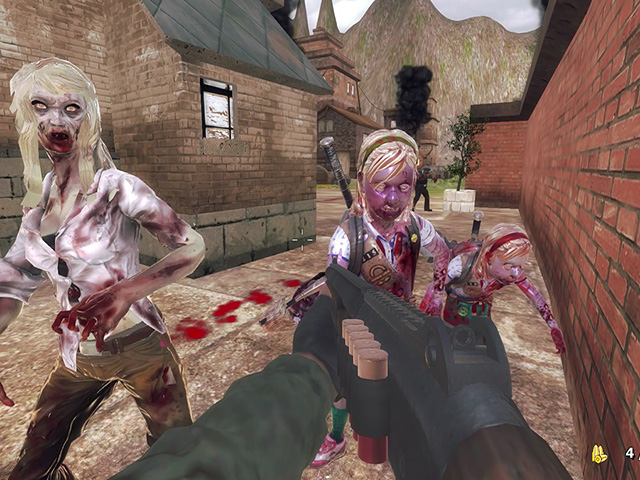Click the yellow bullets ammo icon

tap(601, 454)
